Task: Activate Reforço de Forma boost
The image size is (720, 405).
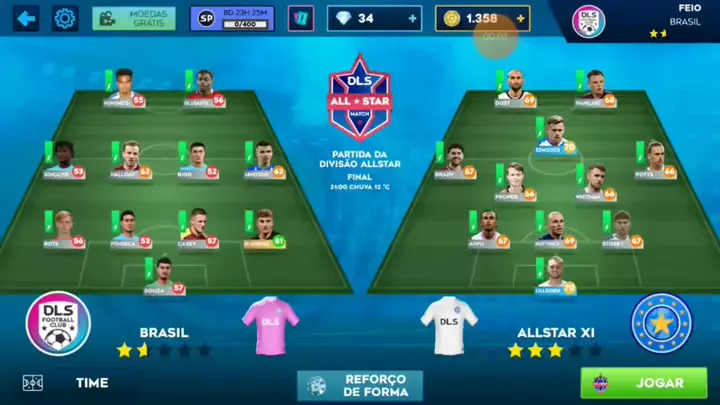Action: (x=359, y=385)
